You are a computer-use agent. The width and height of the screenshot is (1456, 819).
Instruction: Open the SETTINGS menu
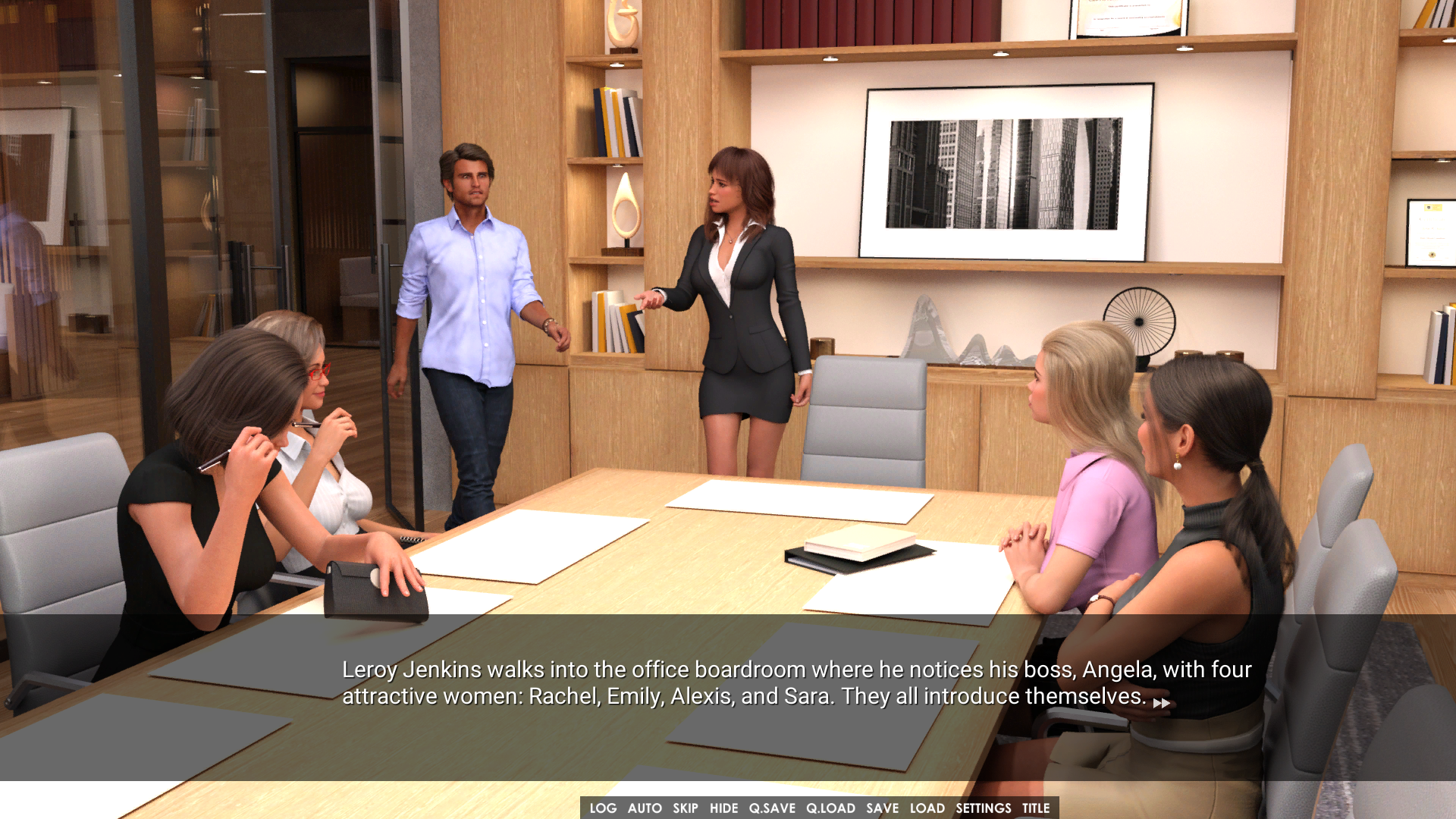point(983,808)
